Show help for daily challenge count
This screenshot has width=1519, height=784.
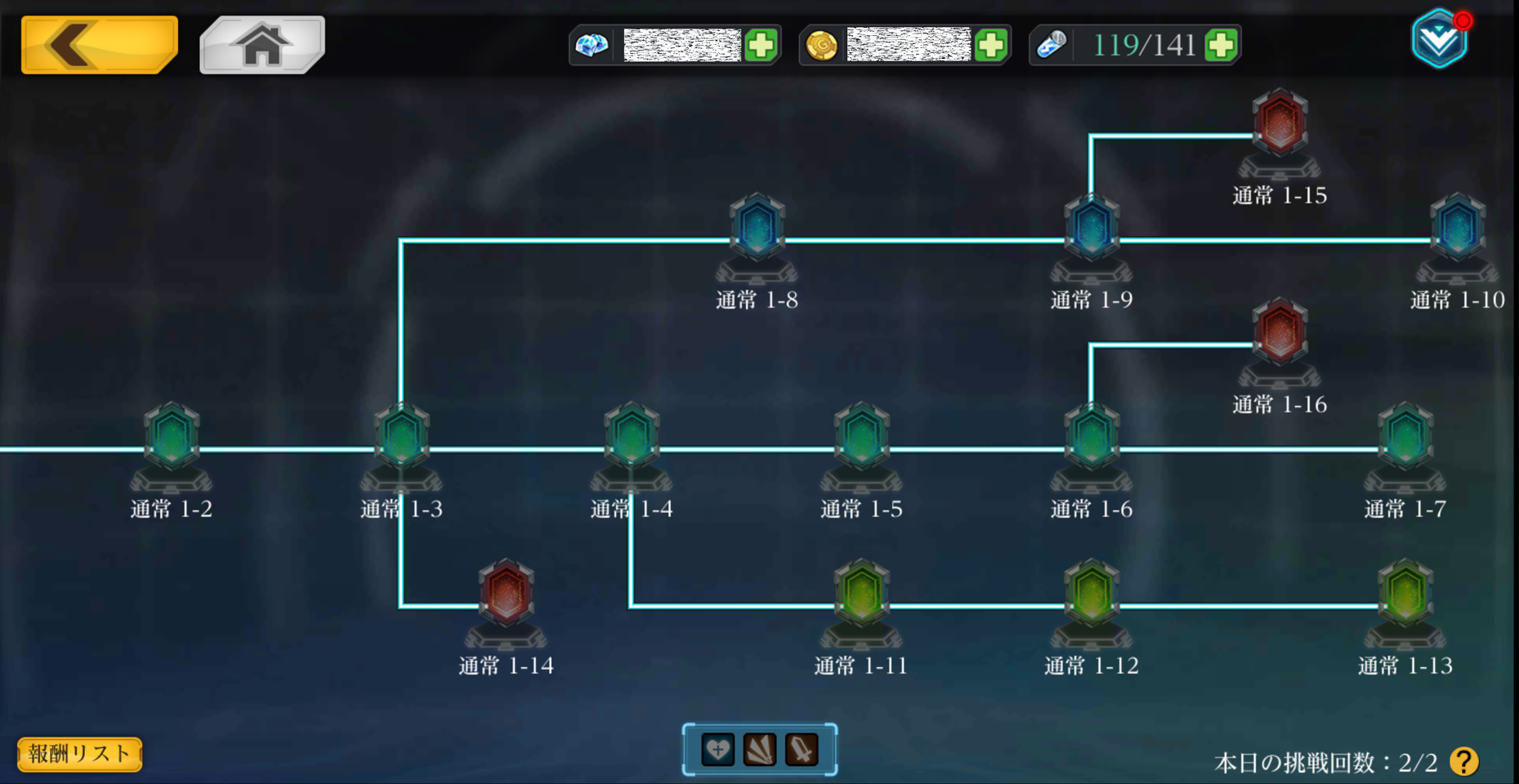click(1463, 762)
